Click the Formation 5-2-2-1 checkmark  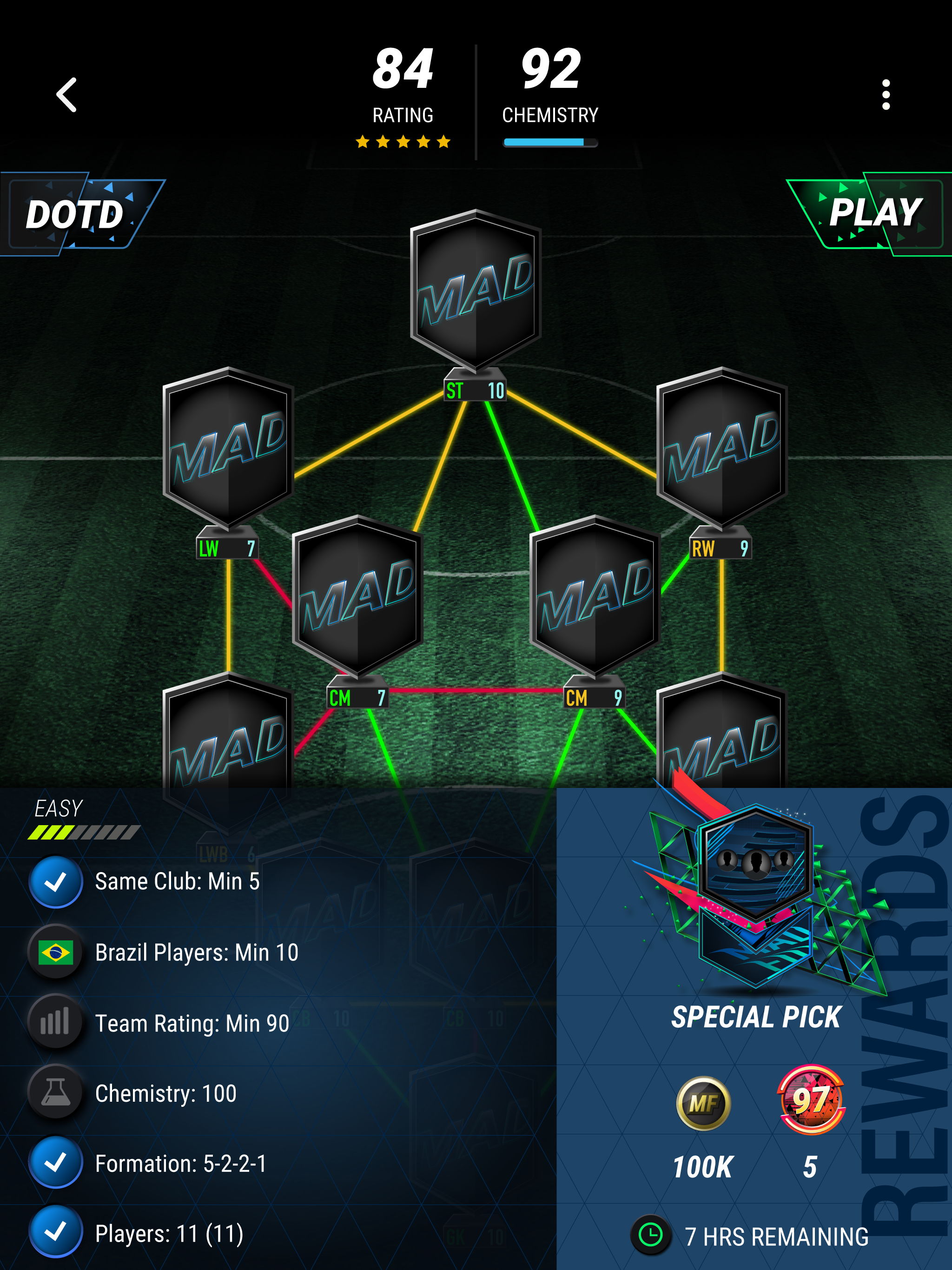[56, 1163]
